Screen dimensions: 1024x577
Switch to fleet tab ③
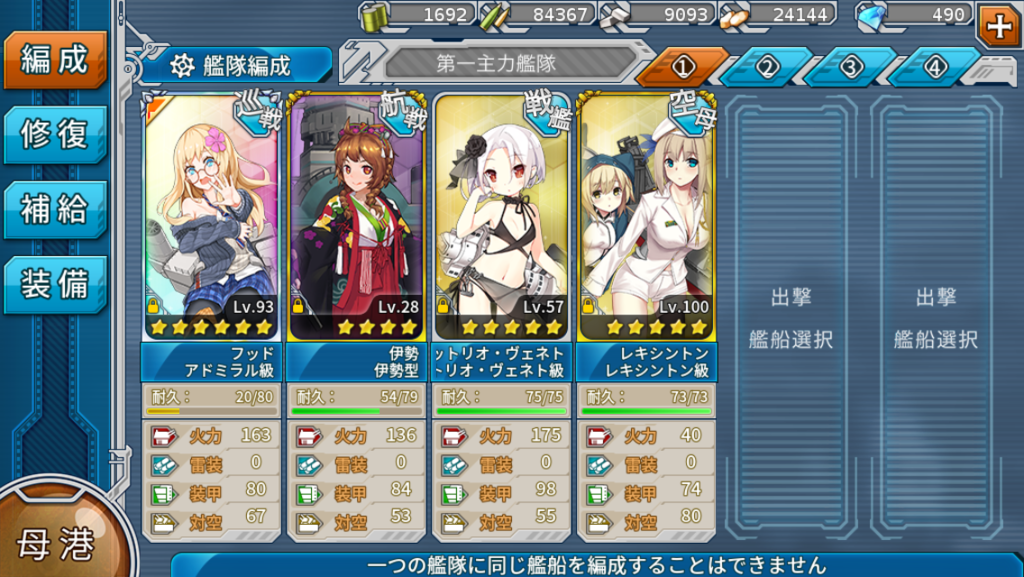(x=850, y=67)
